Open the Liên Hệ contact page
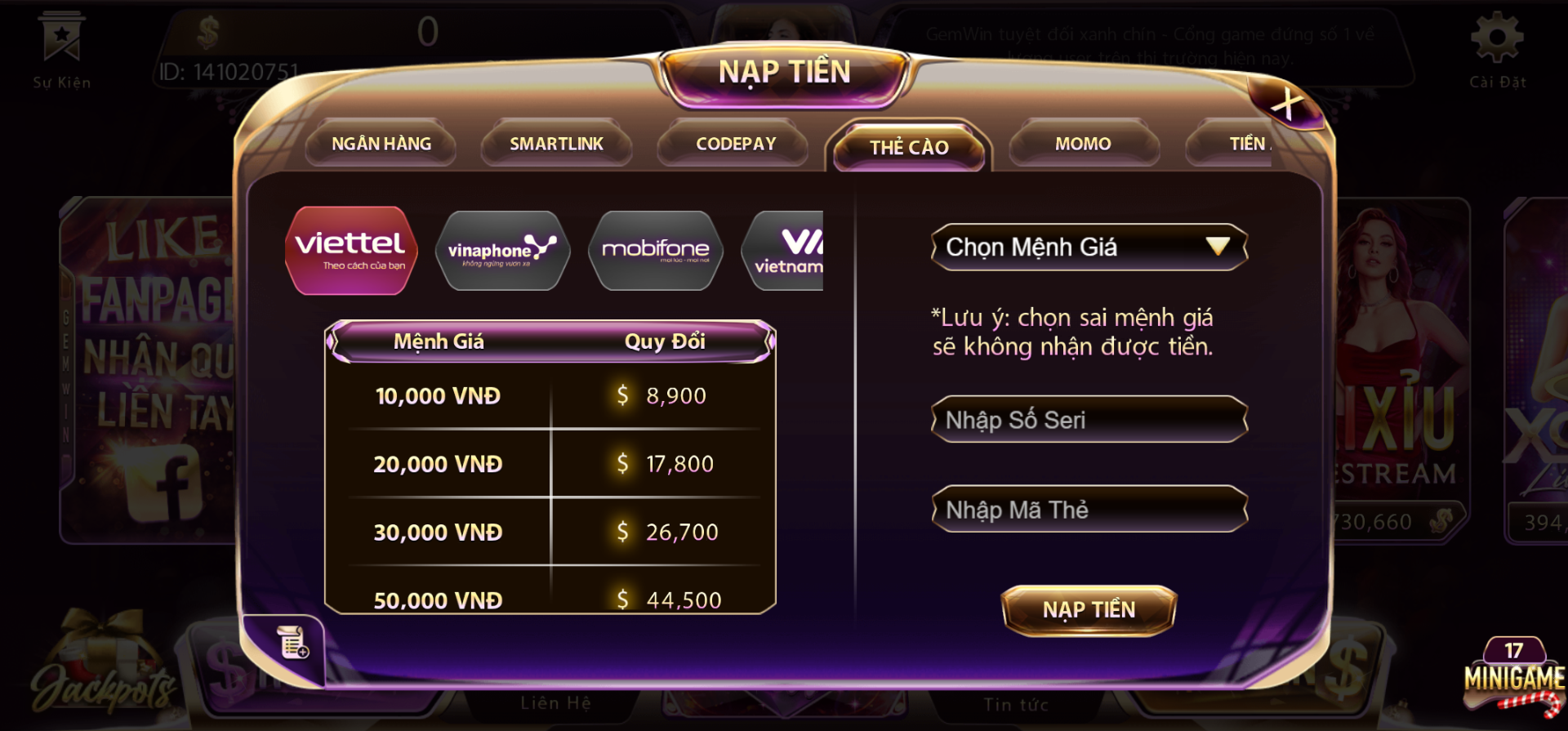 [x=555, y=704]
